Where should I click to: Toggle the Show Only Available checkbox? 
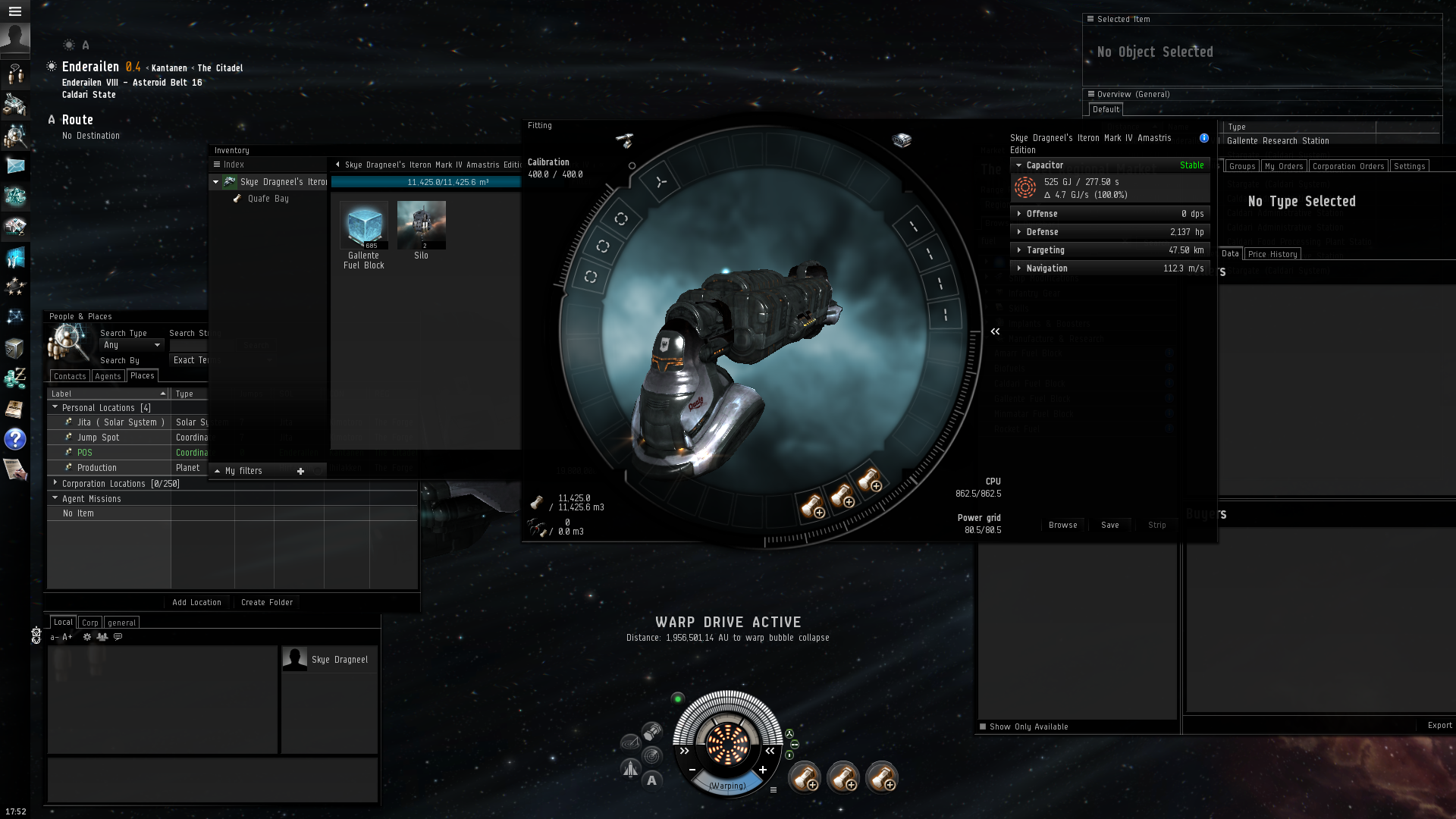tap(983, 726)
